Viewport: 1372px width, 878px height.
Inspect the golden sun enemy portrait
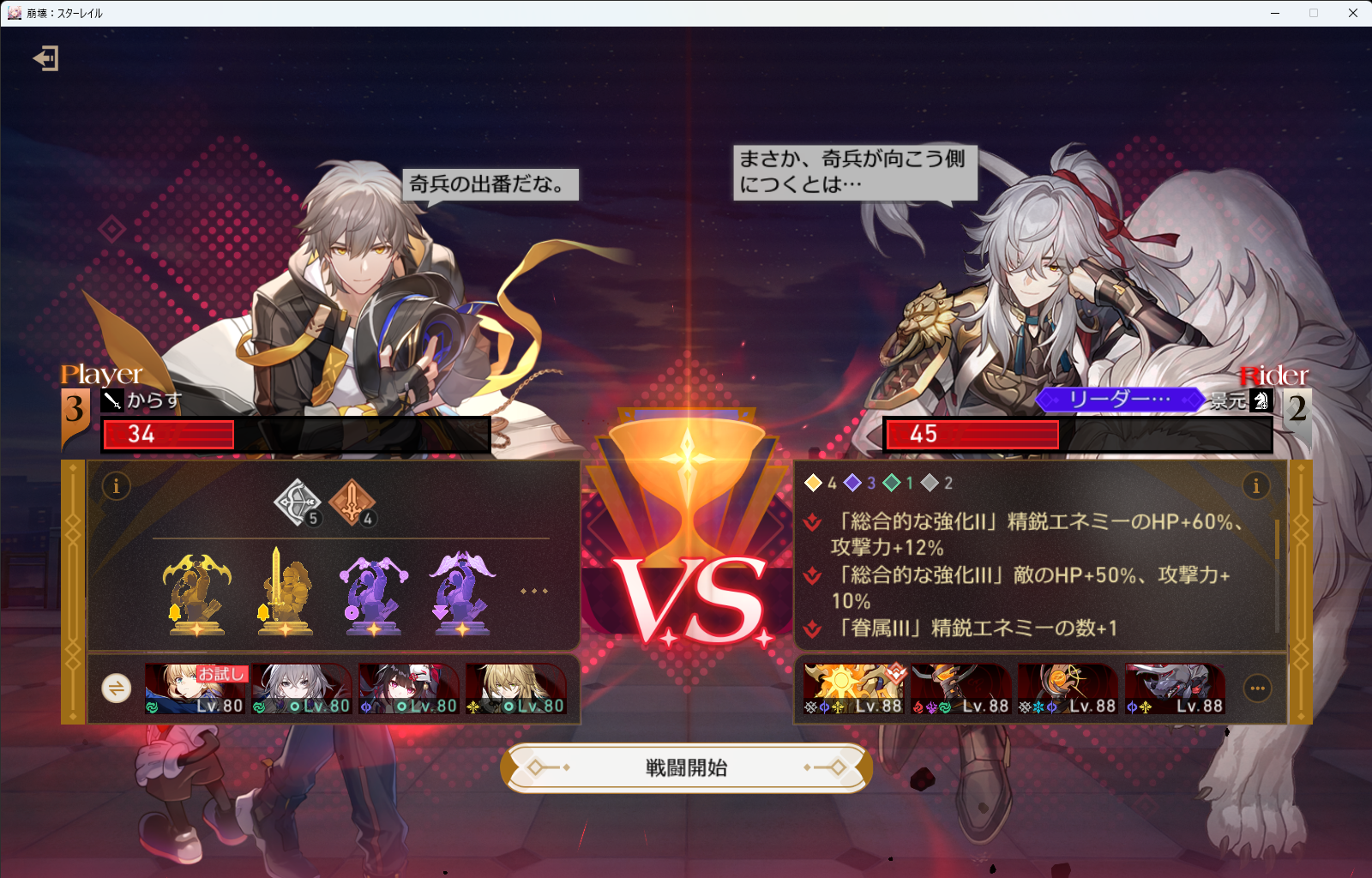(853, 689)
